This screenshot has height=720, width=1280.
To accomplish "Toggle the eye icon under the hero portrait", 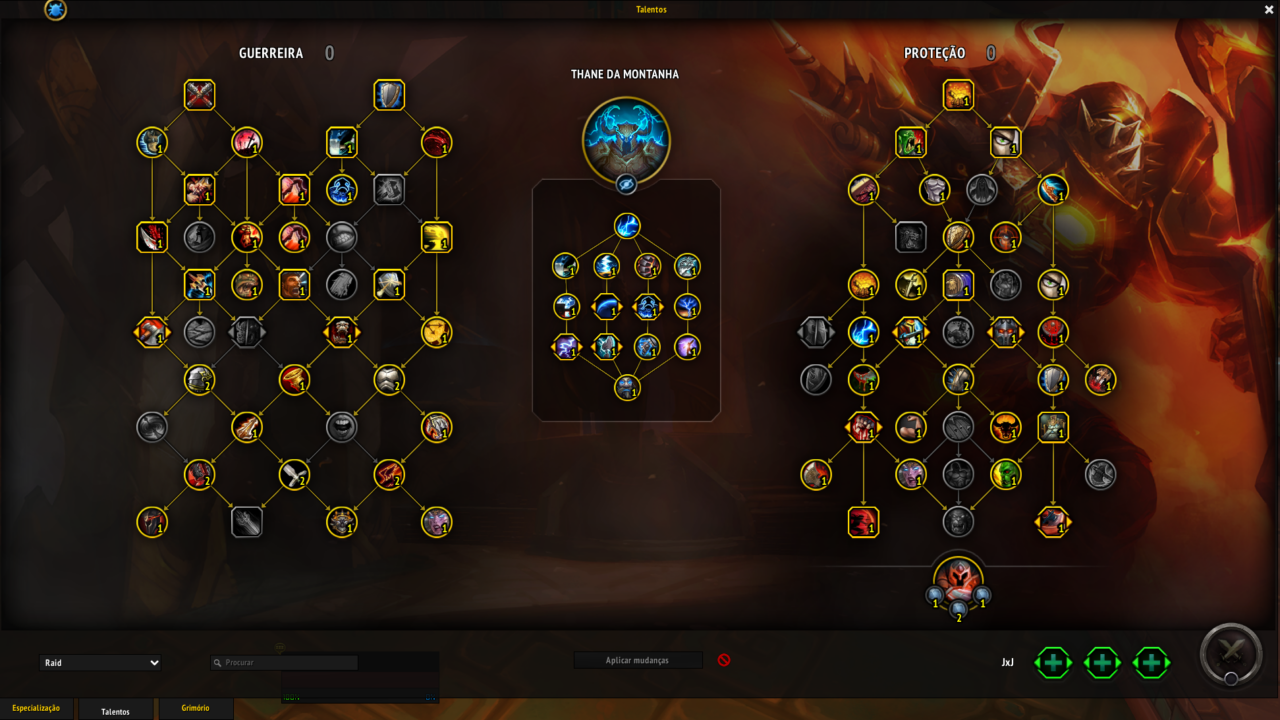I will coord(626,184).
